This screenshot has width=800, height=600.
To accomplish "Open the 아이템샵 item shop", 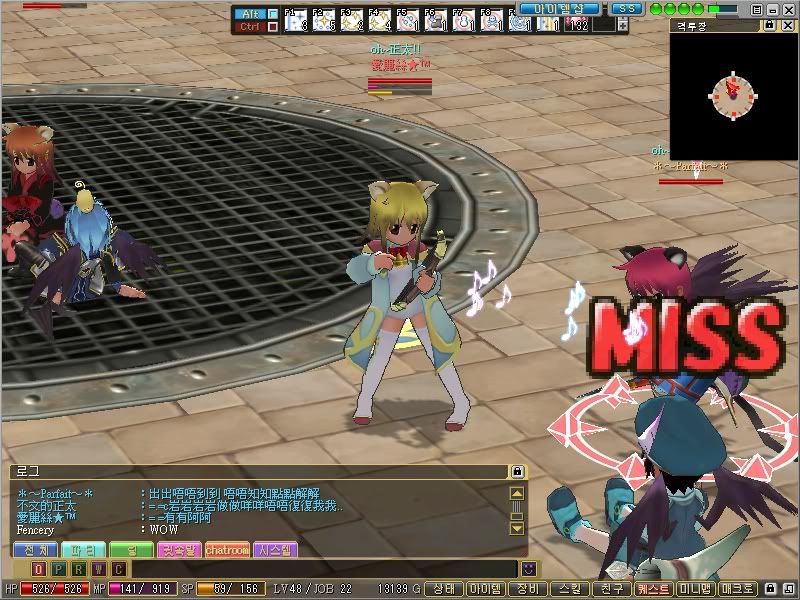I will coord(559,8).
